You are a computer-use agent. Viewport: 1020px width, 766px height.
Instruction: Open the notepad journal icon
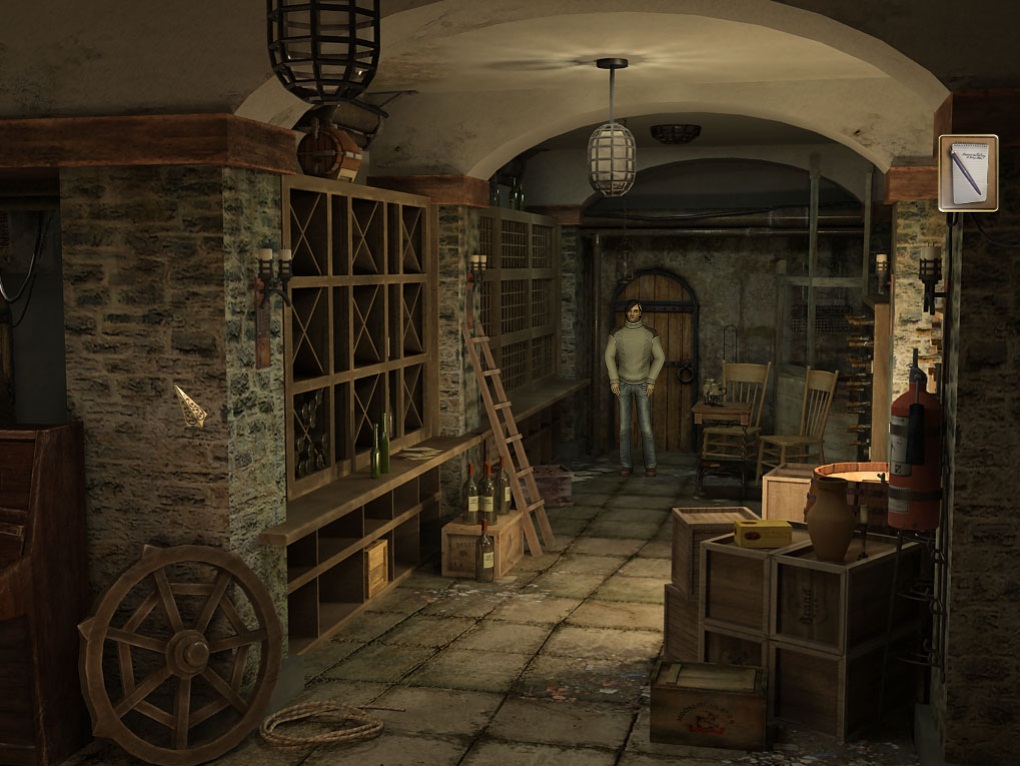(x=968, y=172)
